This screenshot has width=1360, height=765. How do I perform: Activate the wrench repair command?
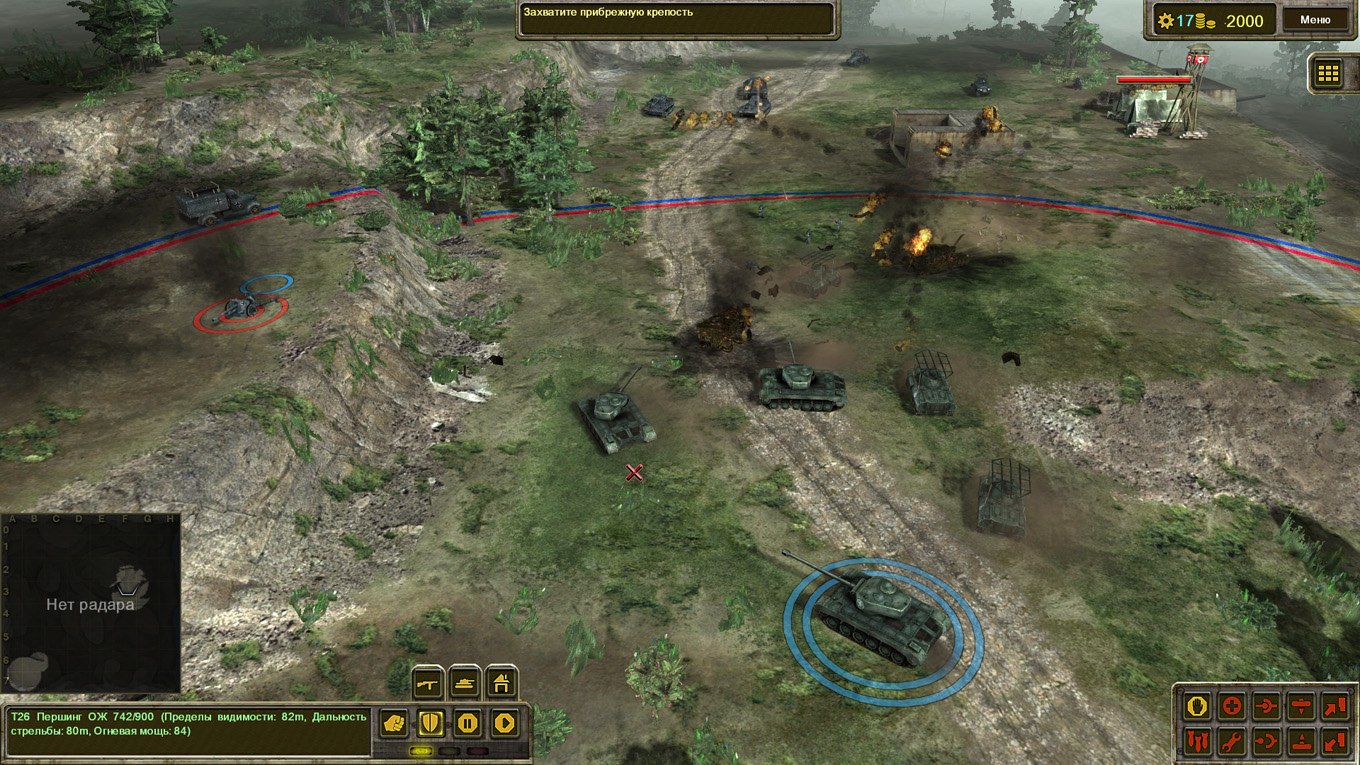point(1231,741)
